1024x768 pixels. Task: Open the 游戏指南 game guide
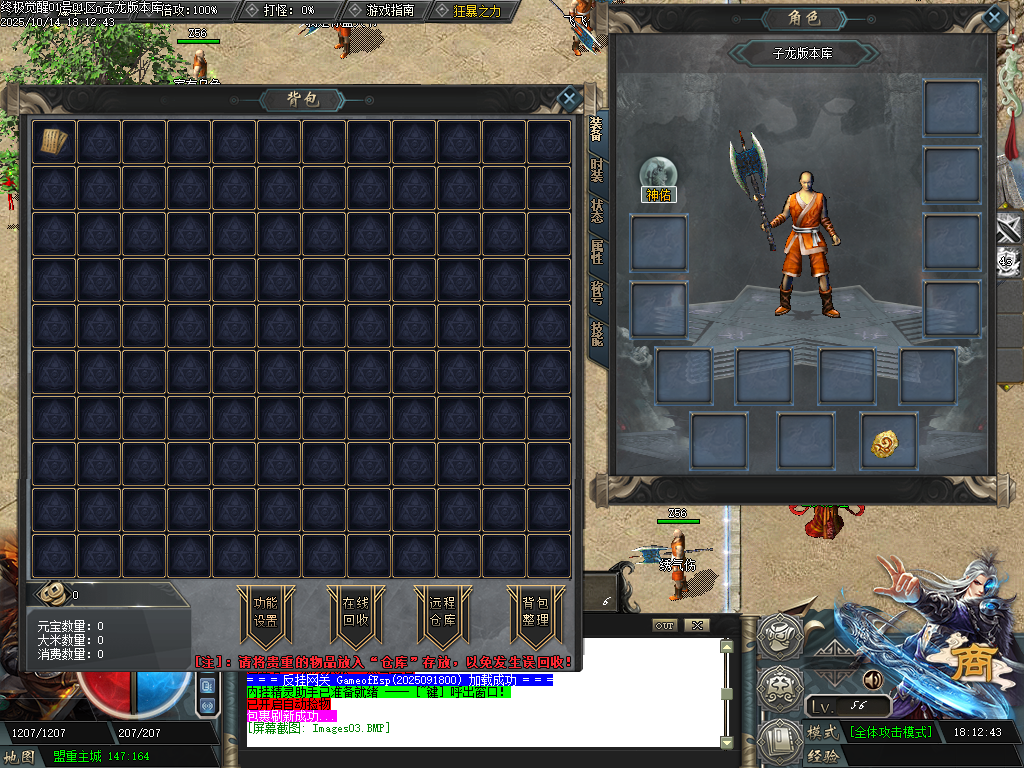point(390,10)
